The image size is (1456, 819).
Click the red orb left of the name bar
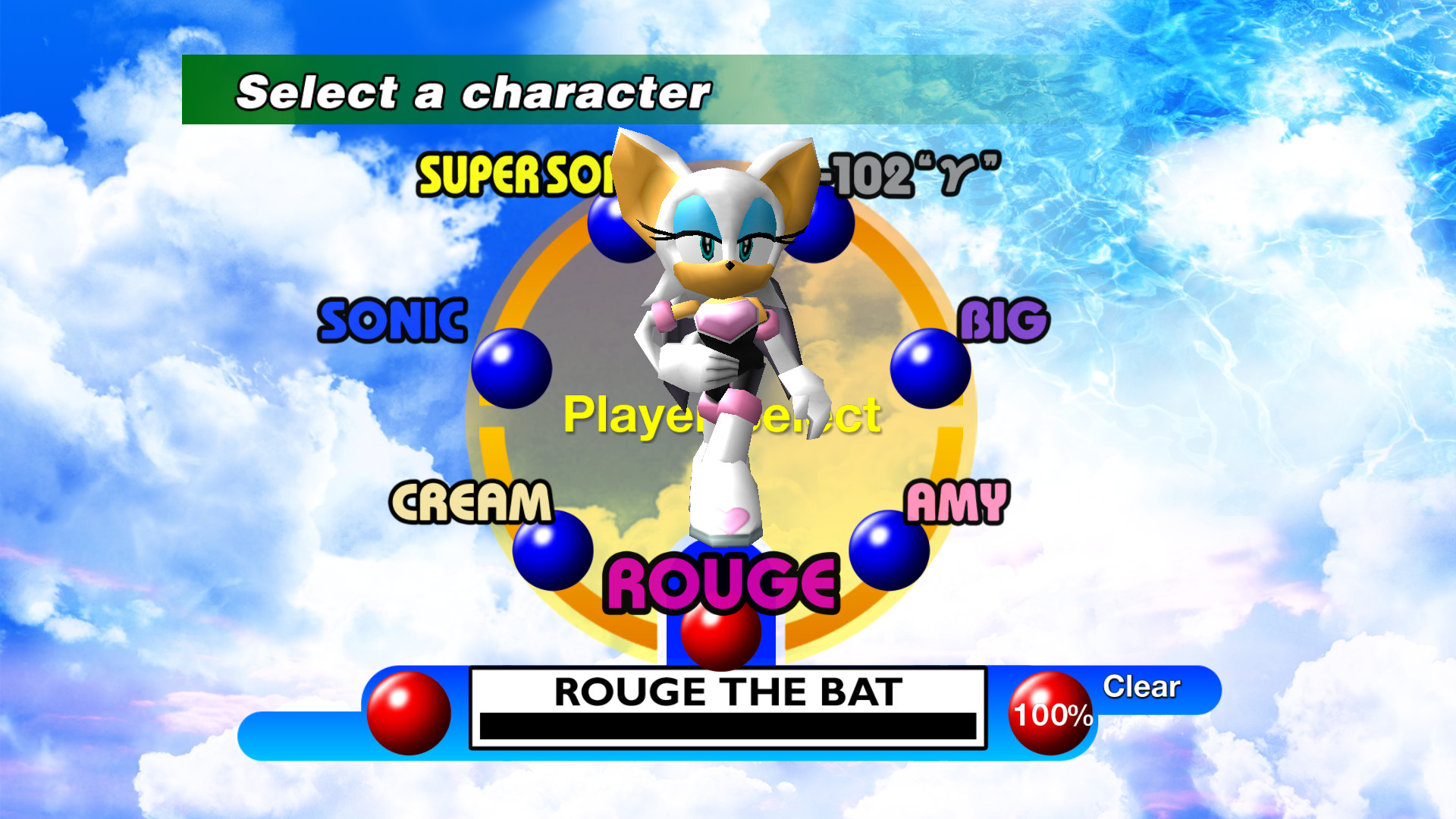[x=409, y=713]
